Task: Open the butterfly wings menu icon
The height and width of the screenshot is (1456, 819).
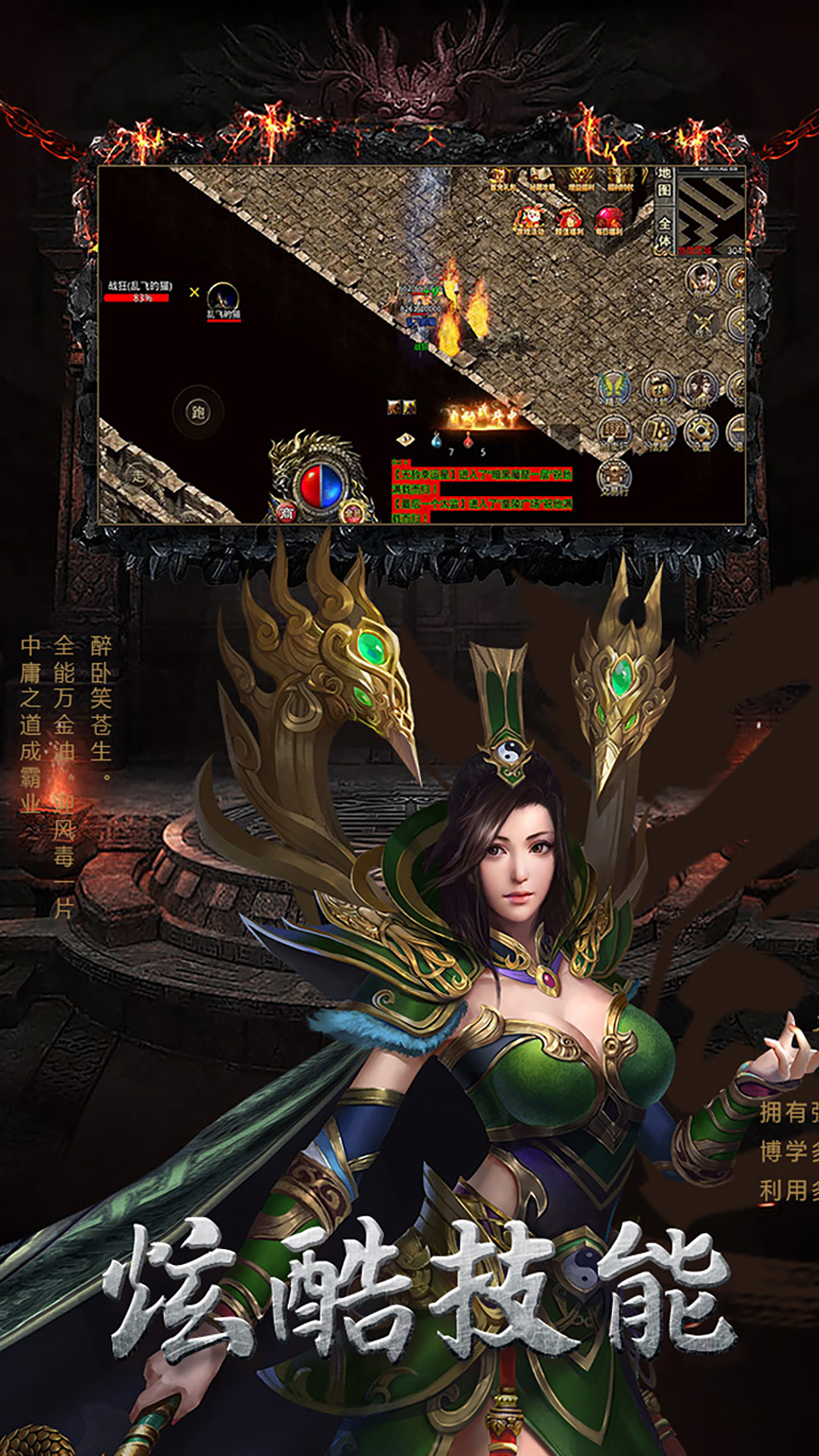Action: click(615, 388)
